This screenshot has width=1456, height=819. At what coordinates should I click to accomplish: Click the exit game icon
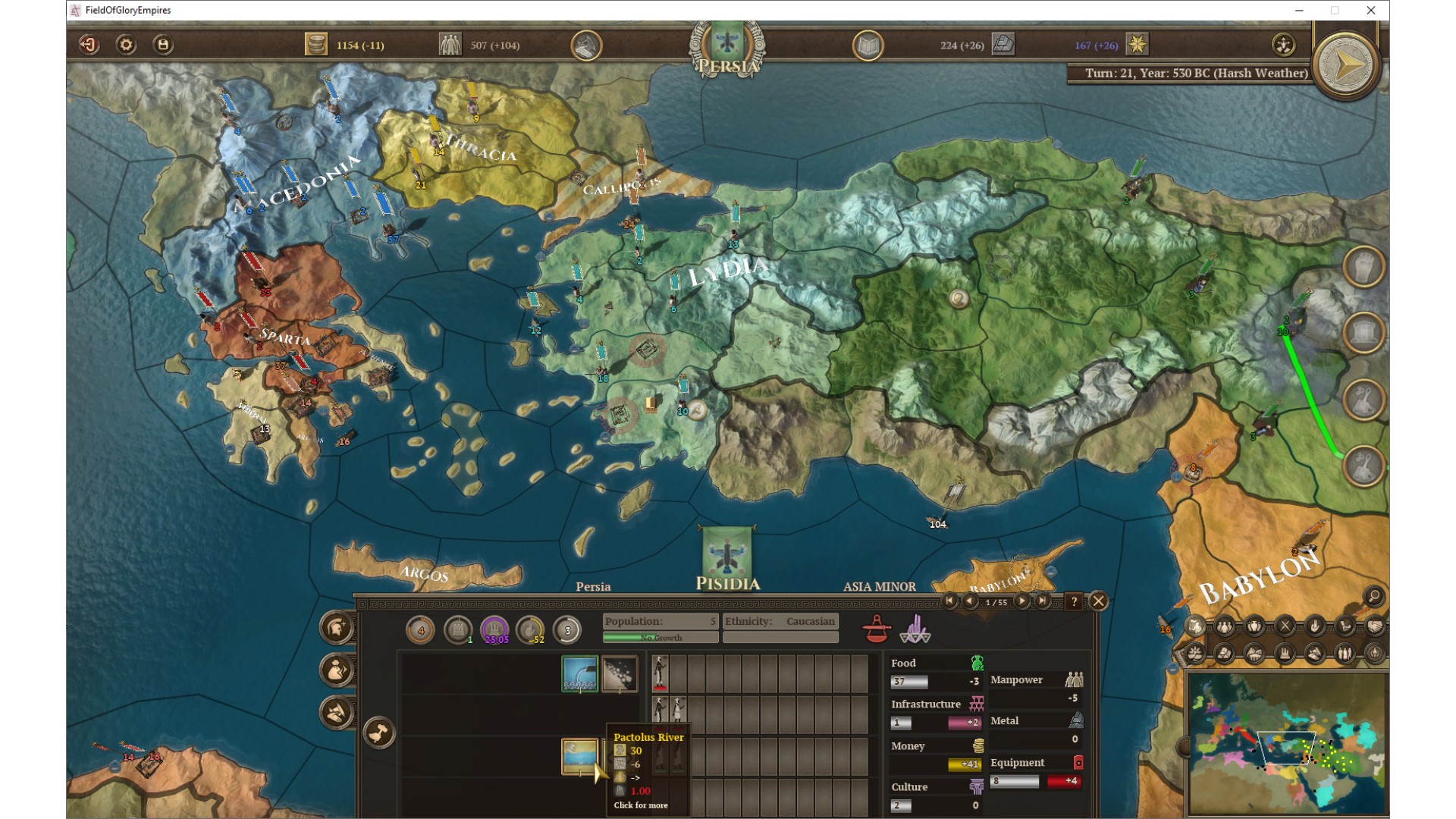(x=89, y=45)
